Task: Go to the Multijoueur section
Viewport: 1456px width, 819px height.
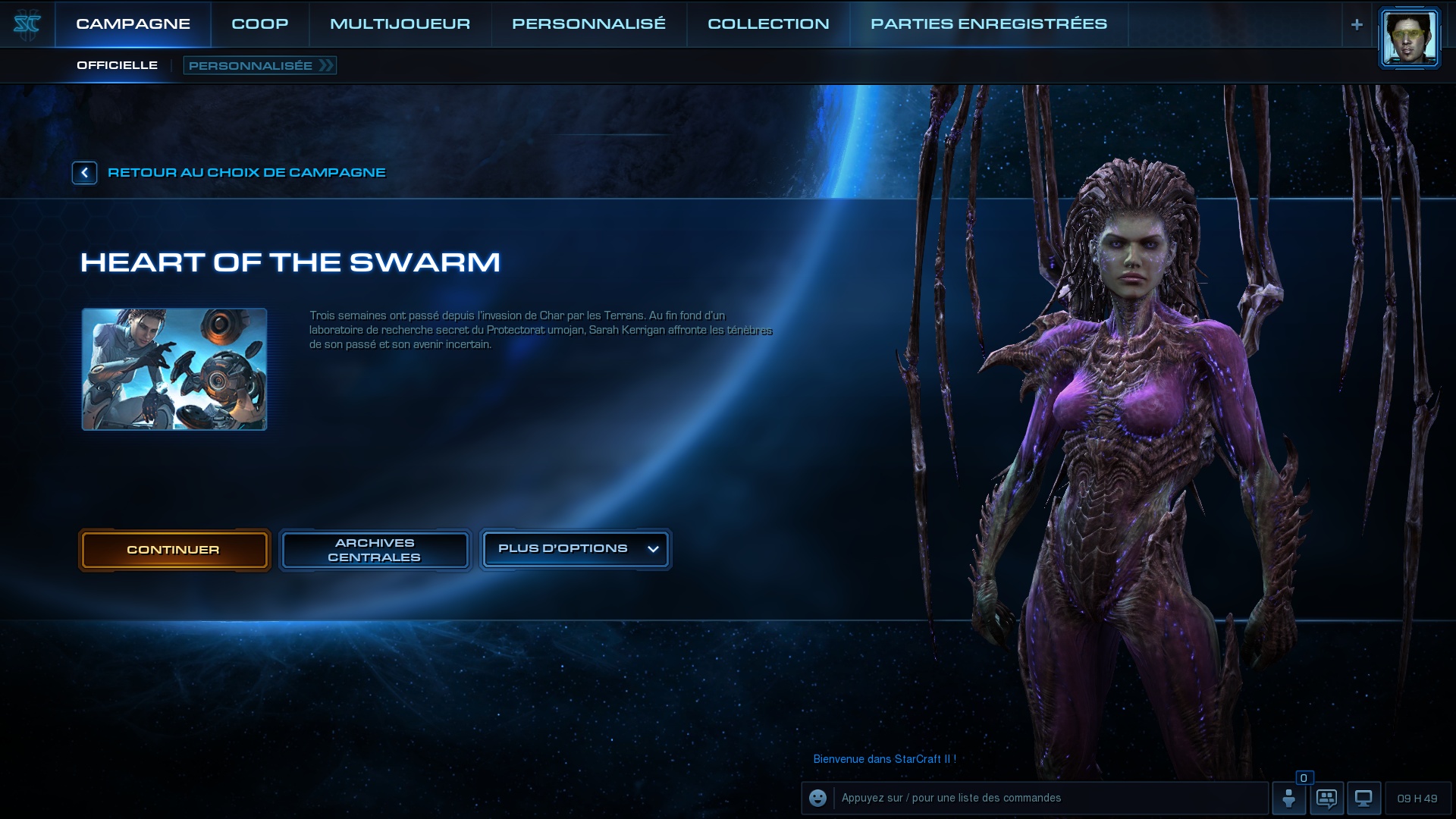Action: click(x=400, y=24)
